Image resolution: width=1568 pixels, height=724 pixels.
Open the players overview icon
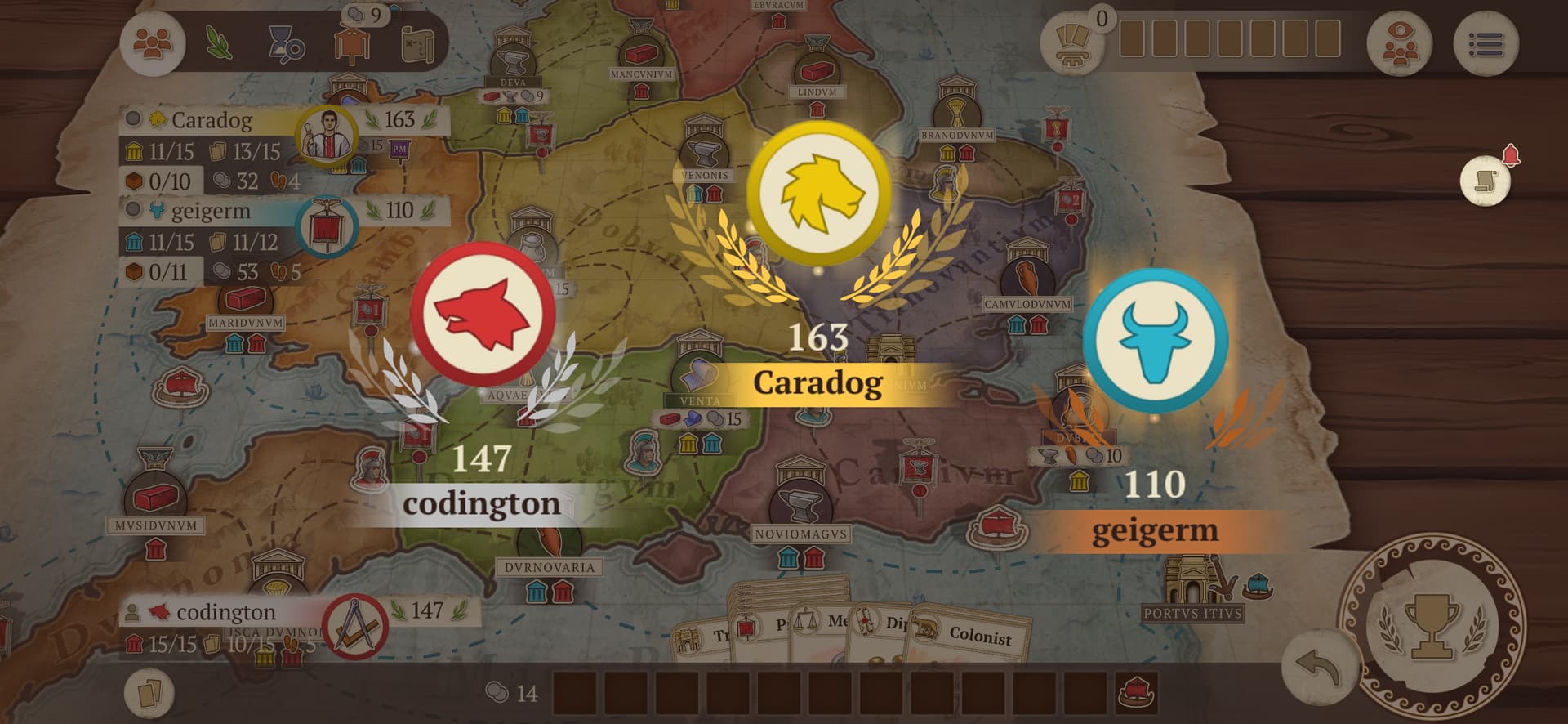[x=153, y=42]
